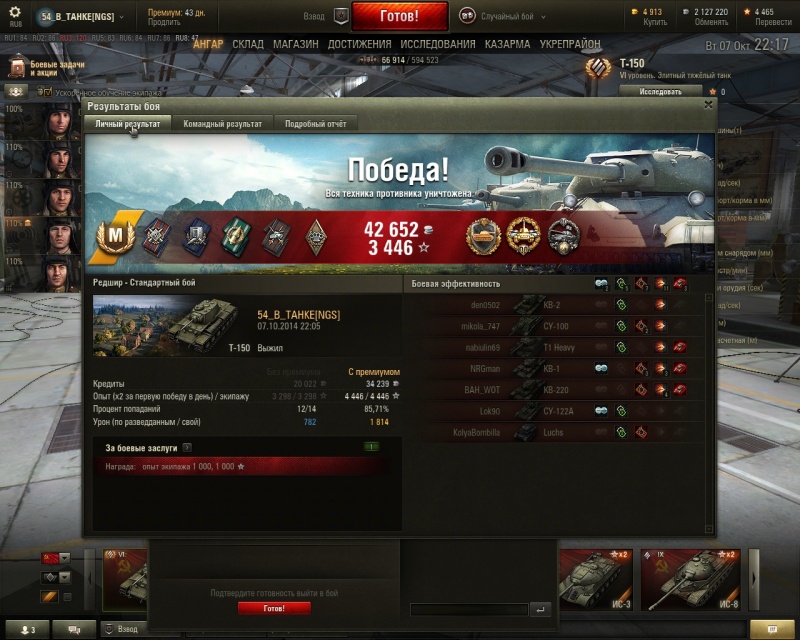Screen dimensions: 800x640
Task: Open the Исследования tech tree
Action: pos(438,45)
